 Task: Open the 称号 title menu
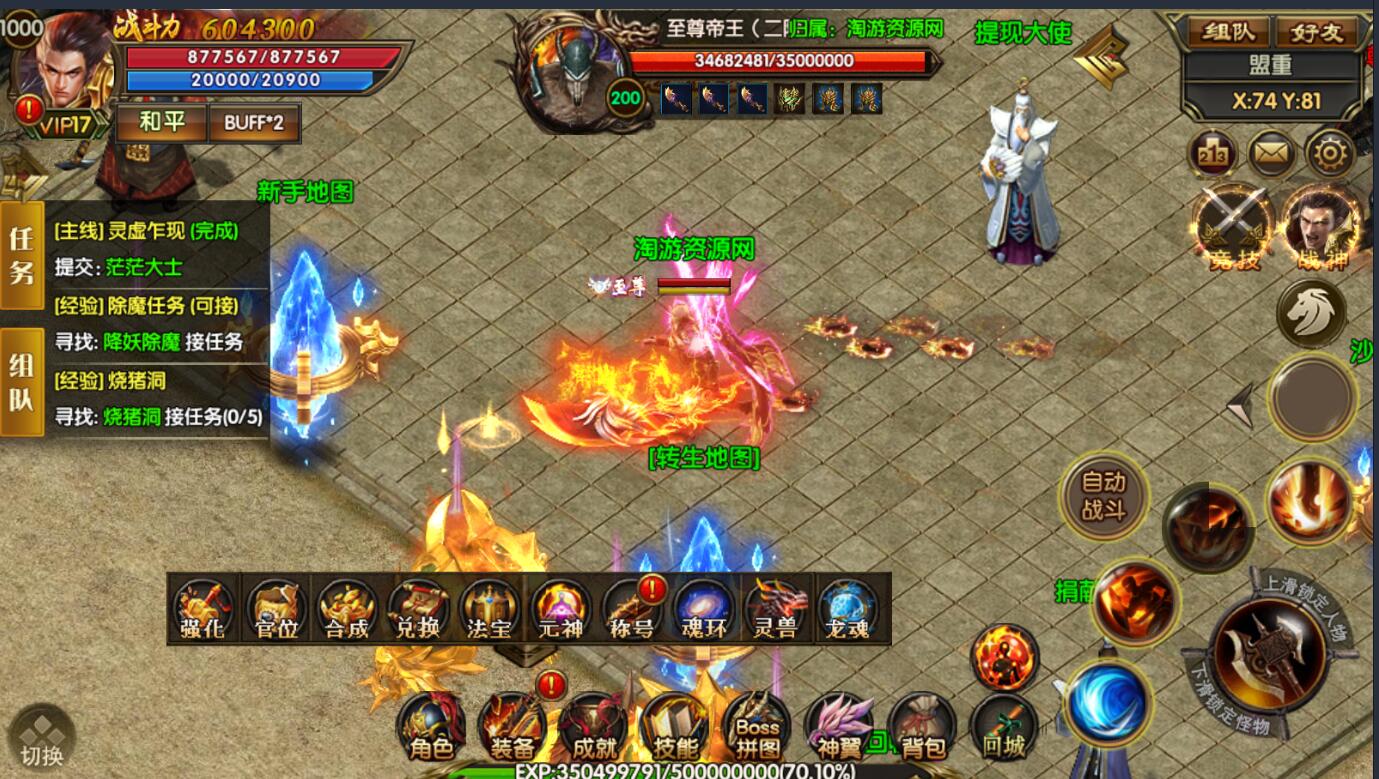pos(631,609)
